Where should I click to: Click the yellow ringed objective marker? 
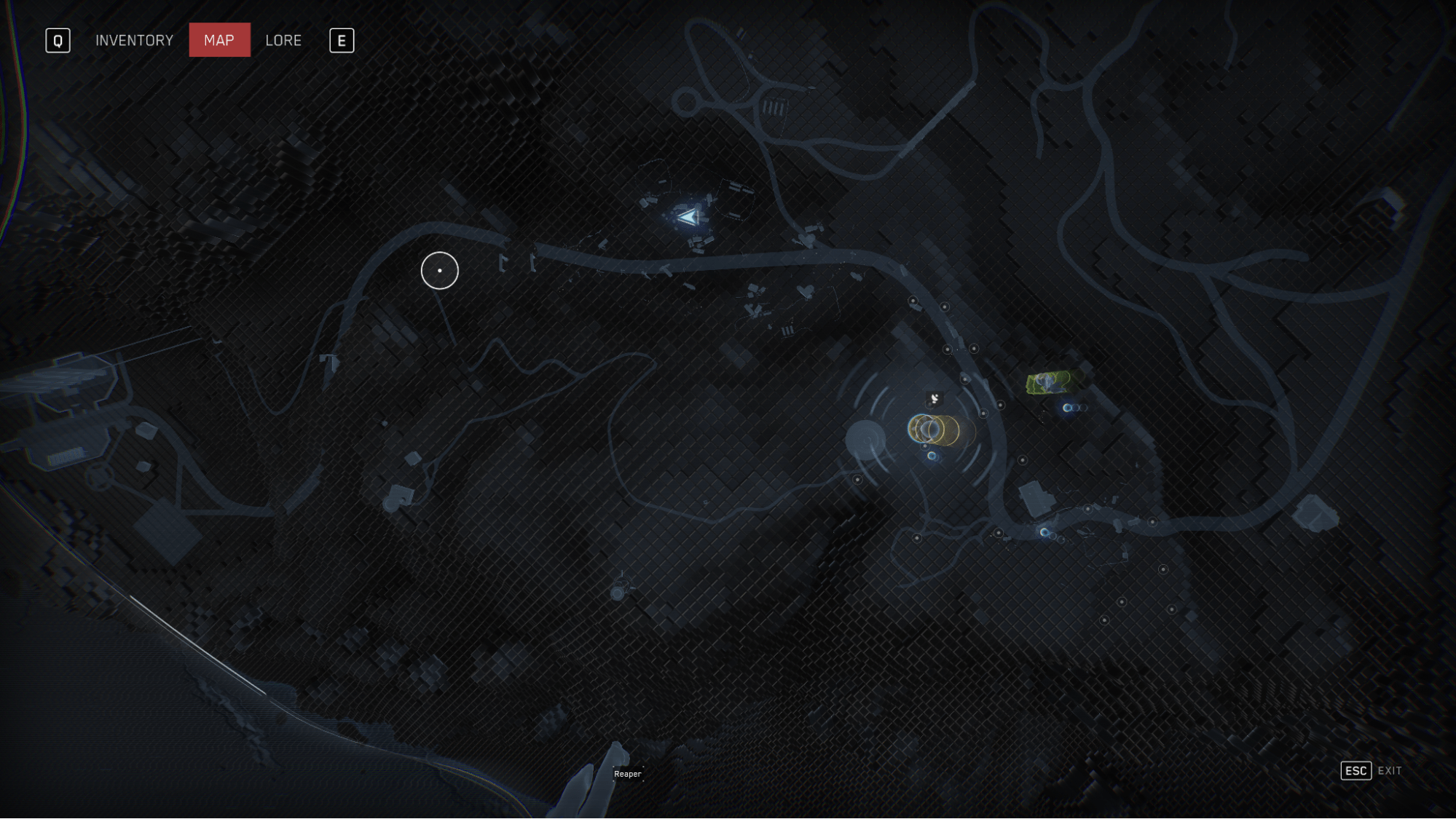(x=933, y=430)
